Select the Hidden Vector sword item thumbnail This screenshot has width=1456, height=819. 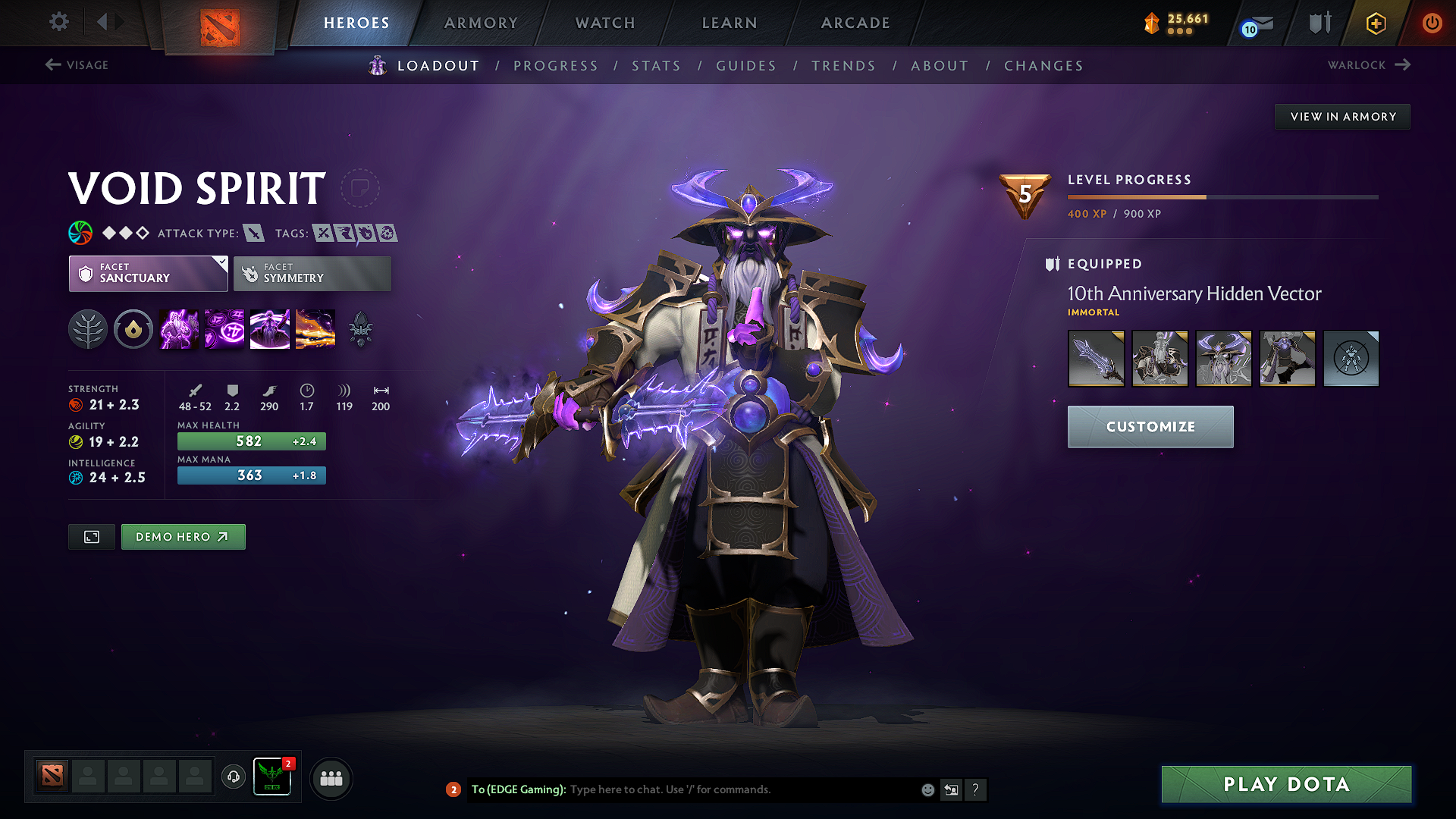coord(1097,358)
